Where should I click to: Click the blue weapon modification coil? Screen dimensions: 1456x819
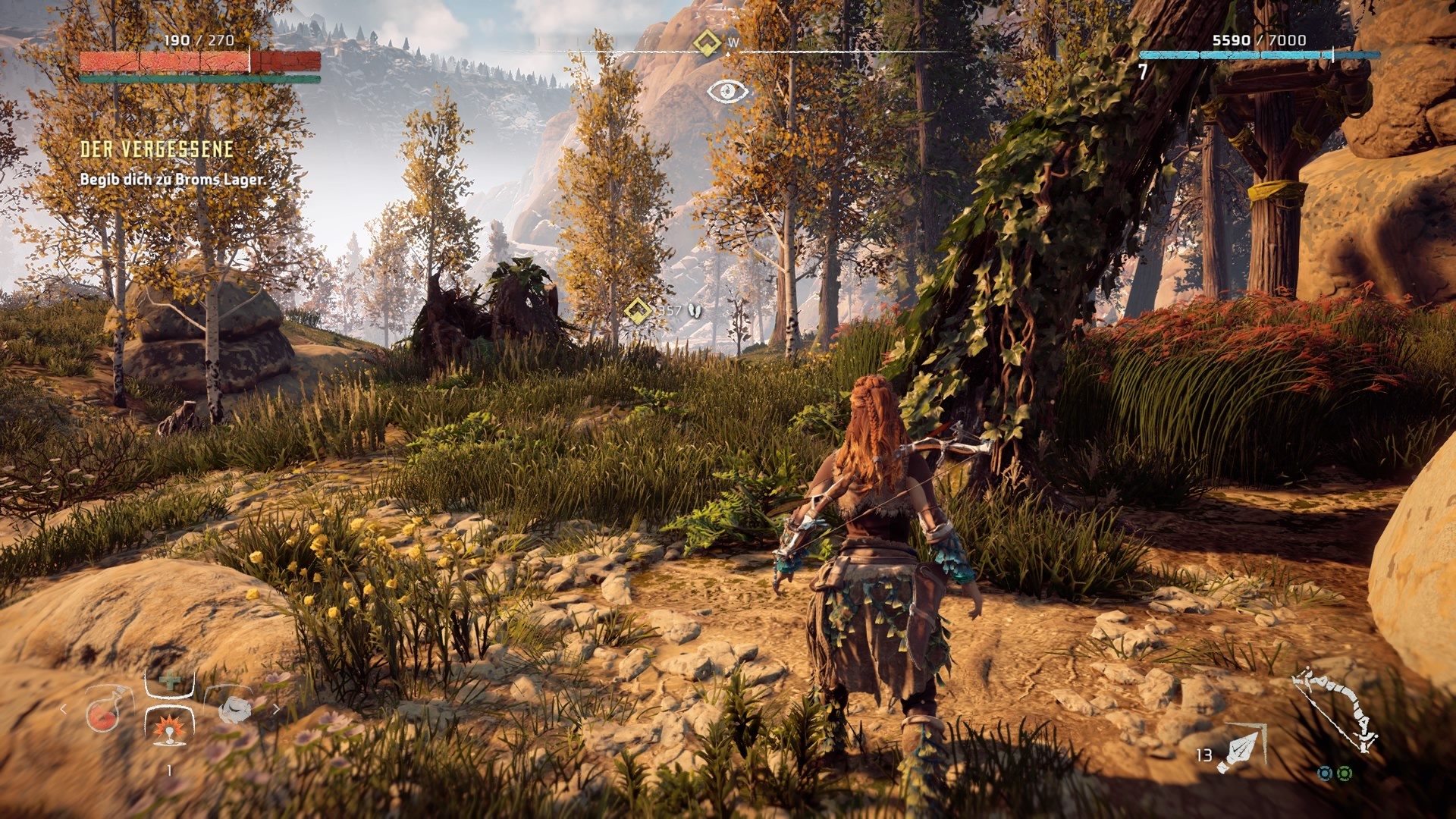(x=1325, y=773)
